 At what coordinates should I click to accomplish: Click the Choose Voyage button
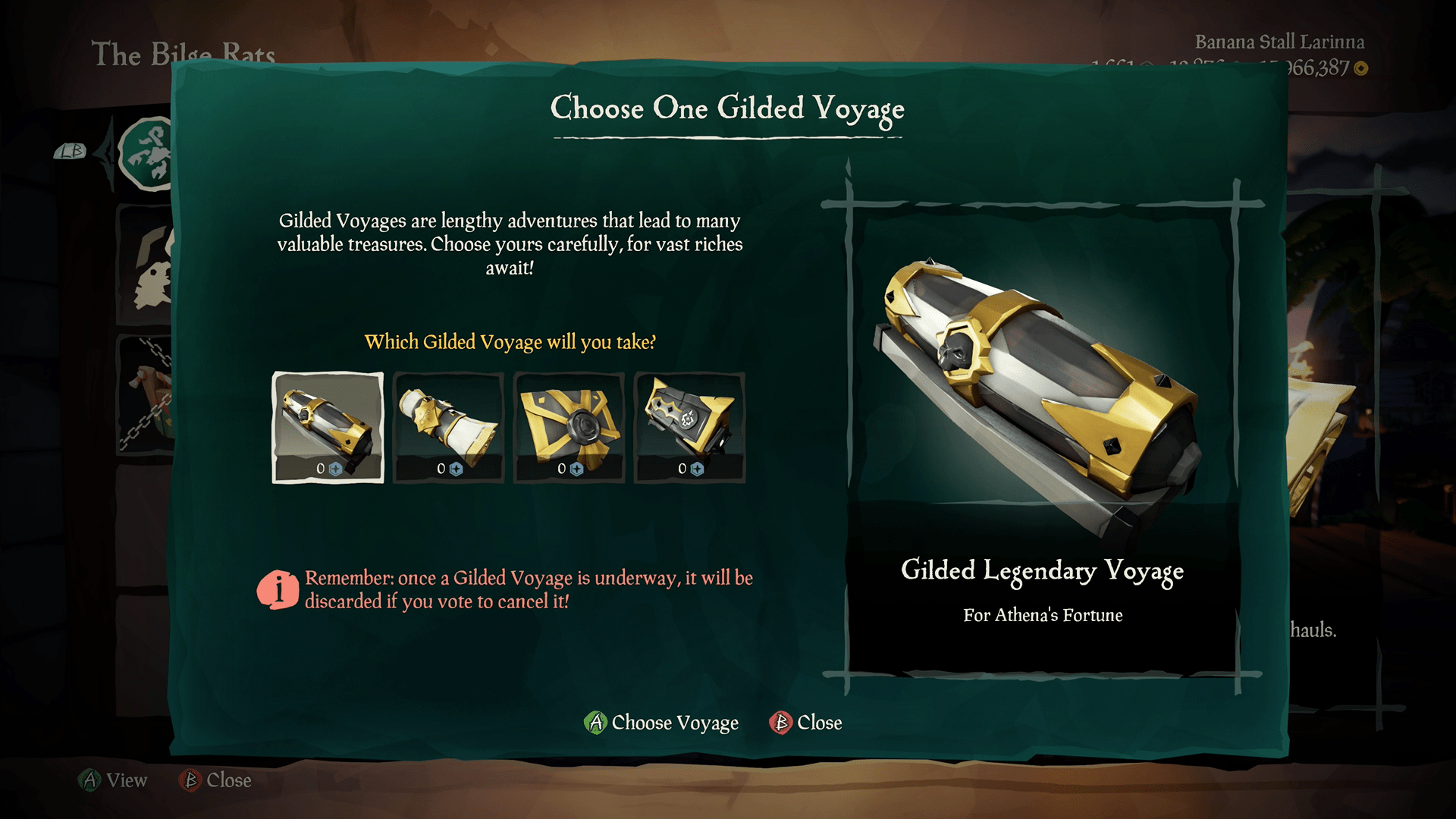point(661,723)
